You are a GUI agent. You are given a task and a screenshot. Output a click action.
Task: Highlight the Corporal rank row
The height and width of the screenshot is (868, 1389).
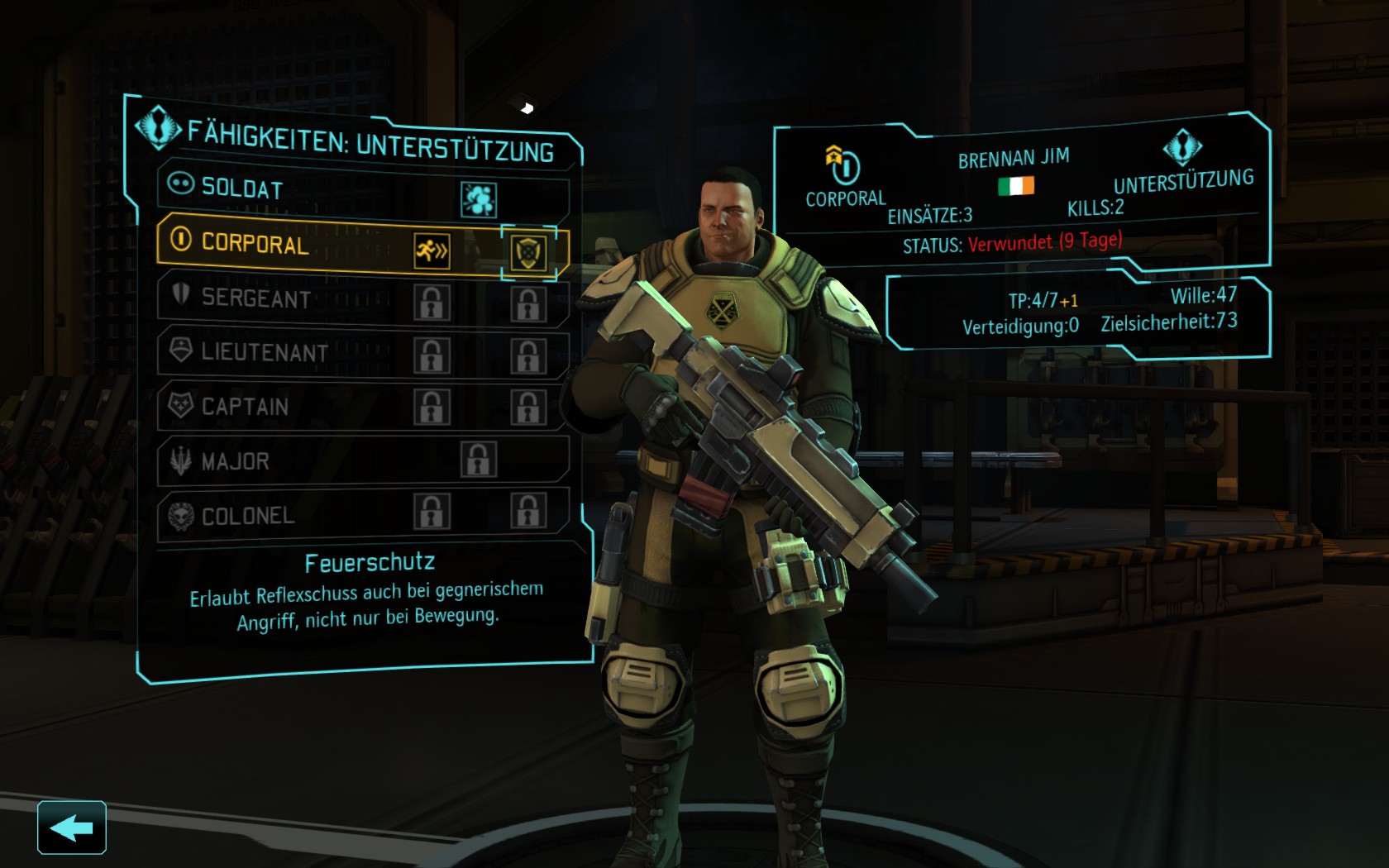click(255, 244)
